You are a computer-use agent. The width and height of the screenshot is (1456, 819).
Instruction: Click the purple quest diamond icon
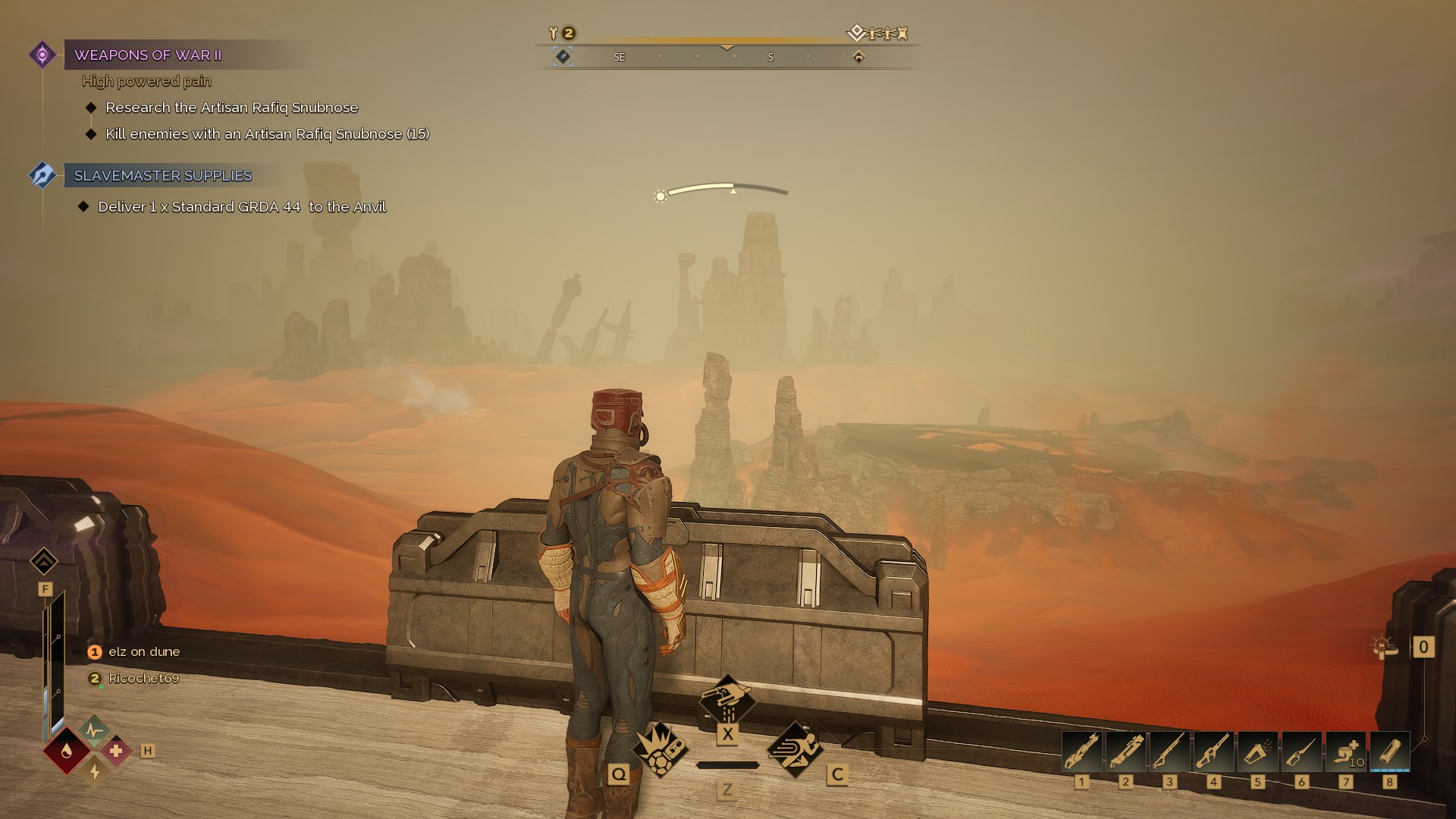click(42, 55)
